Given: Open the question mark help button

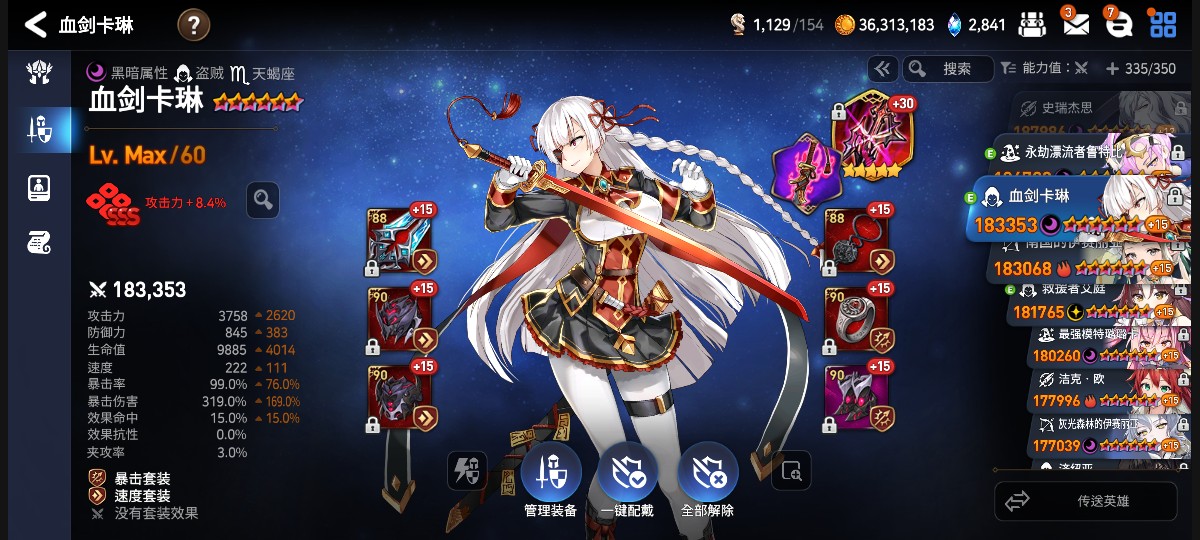Looking at the screenshot, I should (x=194, y=25).
